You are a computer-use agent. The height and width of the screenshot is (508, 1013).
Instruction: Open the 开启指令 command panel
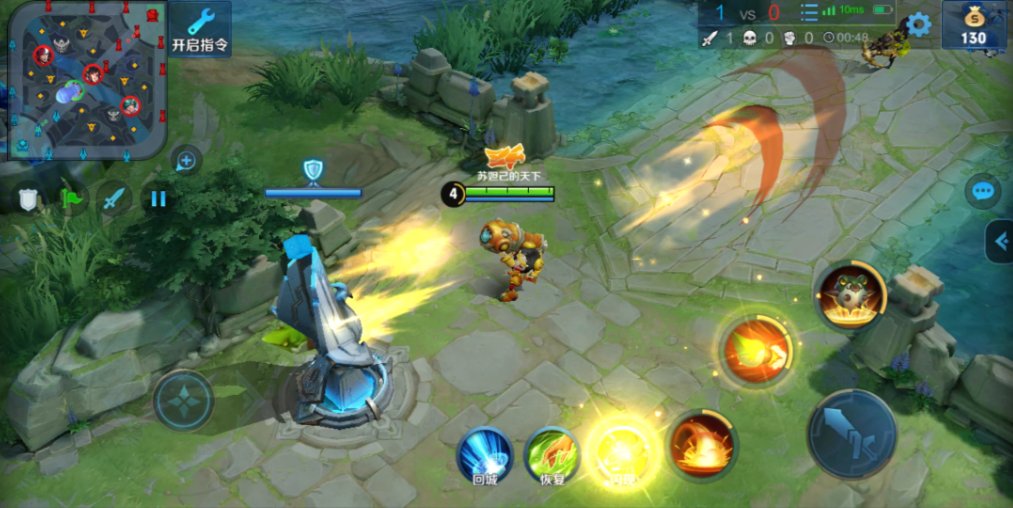(200, 29)
